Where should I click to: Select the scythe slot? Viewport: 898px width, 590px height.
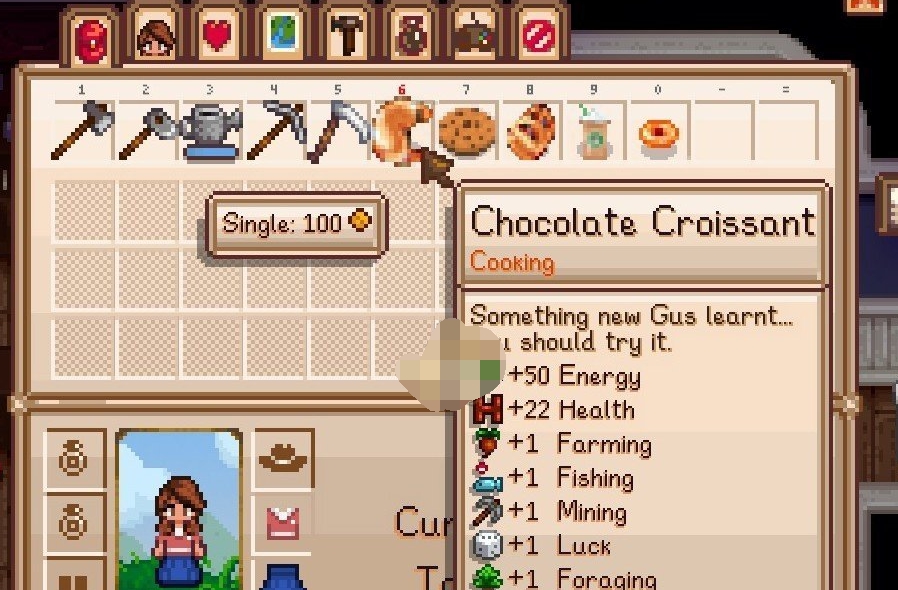tap(337, 132)
